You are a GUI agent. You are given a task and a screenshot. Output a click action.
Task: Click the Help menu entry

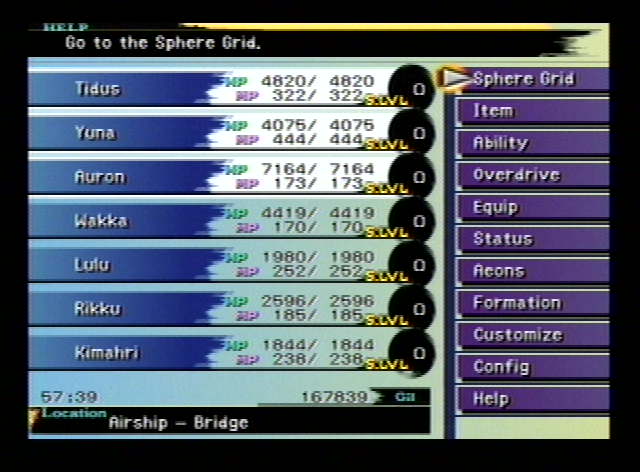point(530,399)
